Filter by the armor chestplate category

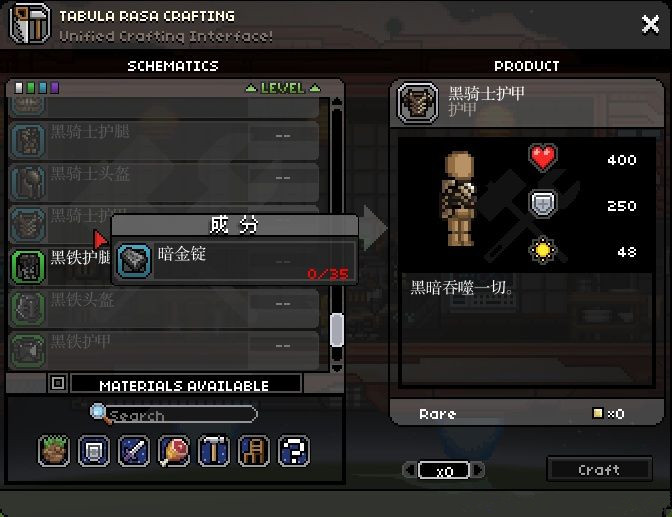[94, 451]
